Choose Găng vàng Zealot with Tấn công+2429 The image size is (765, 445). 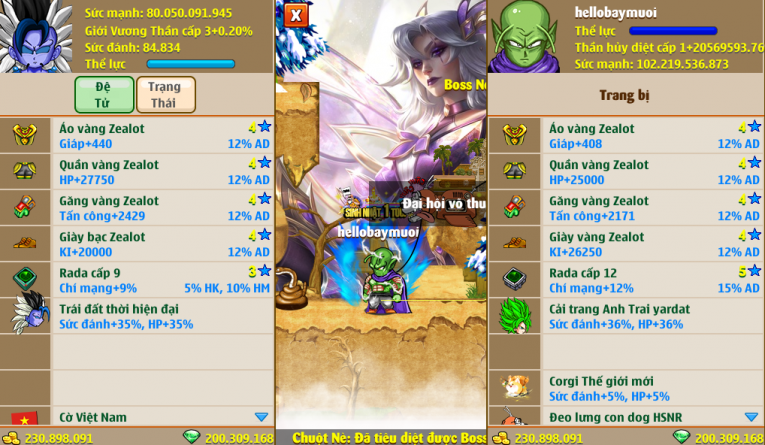(x=160, y=208)
